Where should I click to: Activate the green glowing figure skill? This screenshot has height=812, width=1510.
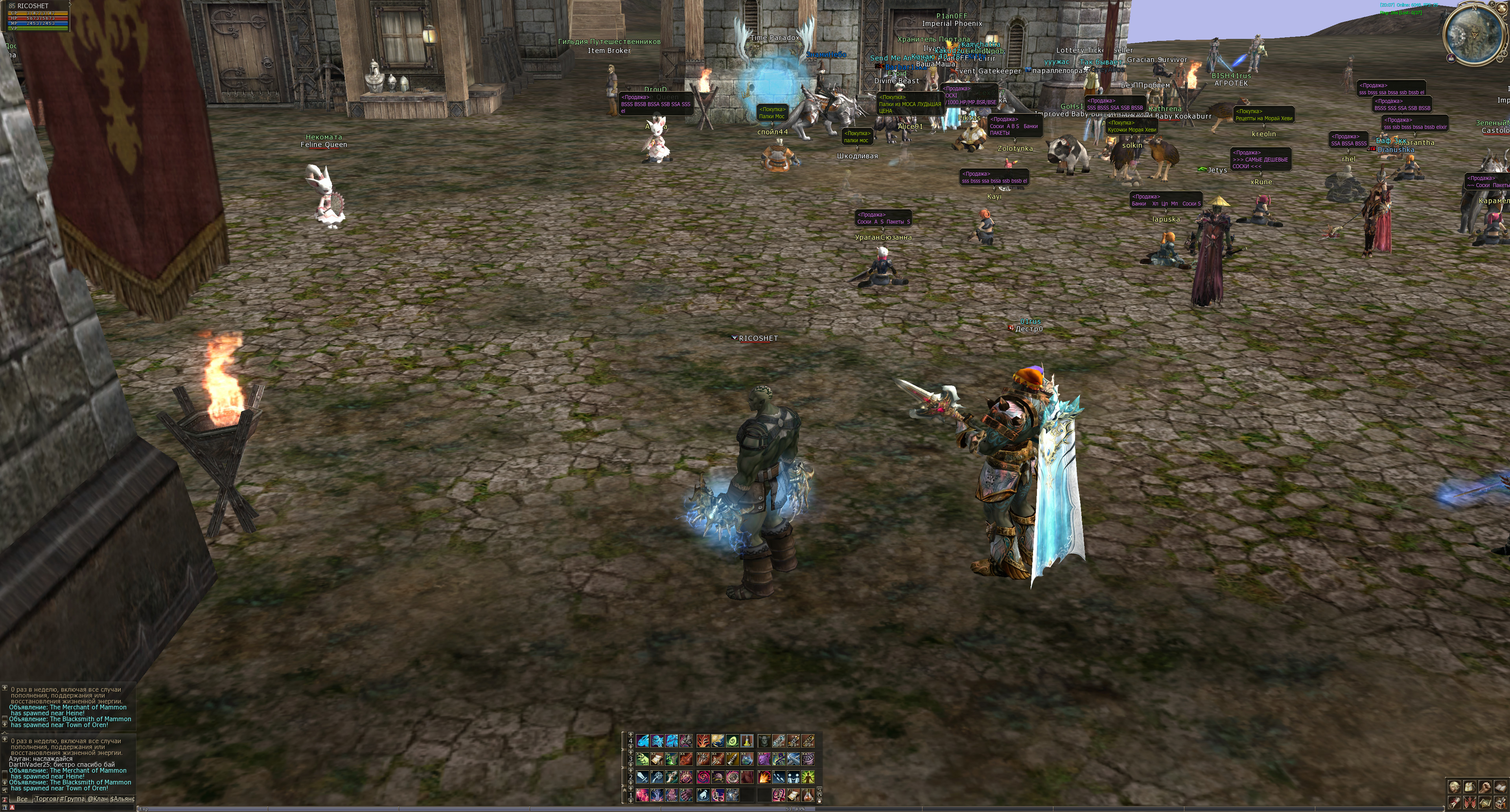[x=808, y=777]
